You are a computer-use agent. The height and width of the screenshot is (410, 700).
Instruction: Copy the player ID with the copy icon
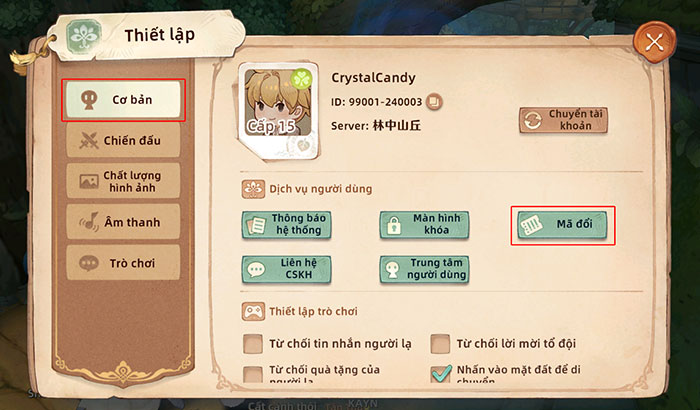(x=433, y=100)
